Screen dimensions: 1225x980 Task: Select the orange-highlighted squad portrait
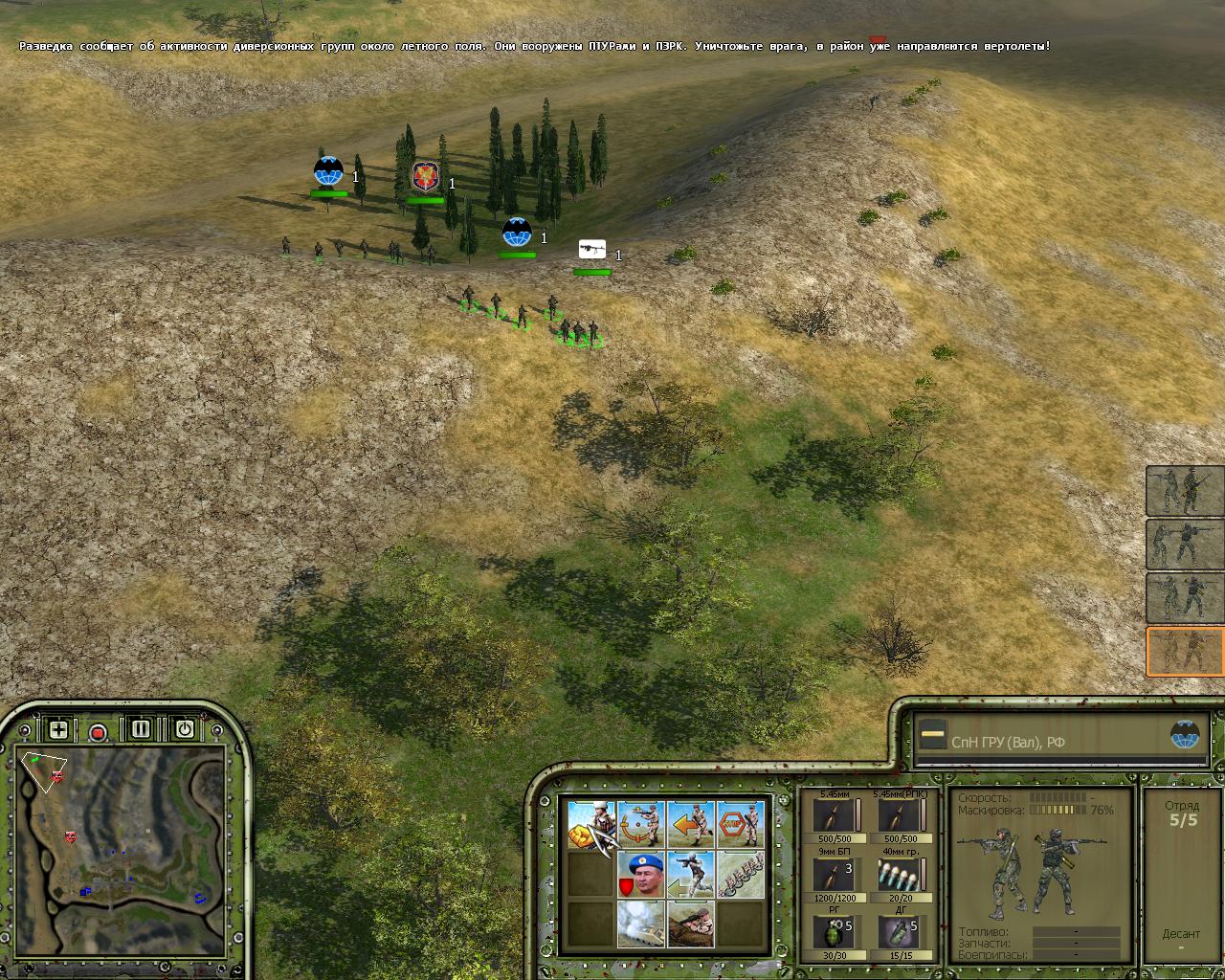pos(1185,652)
